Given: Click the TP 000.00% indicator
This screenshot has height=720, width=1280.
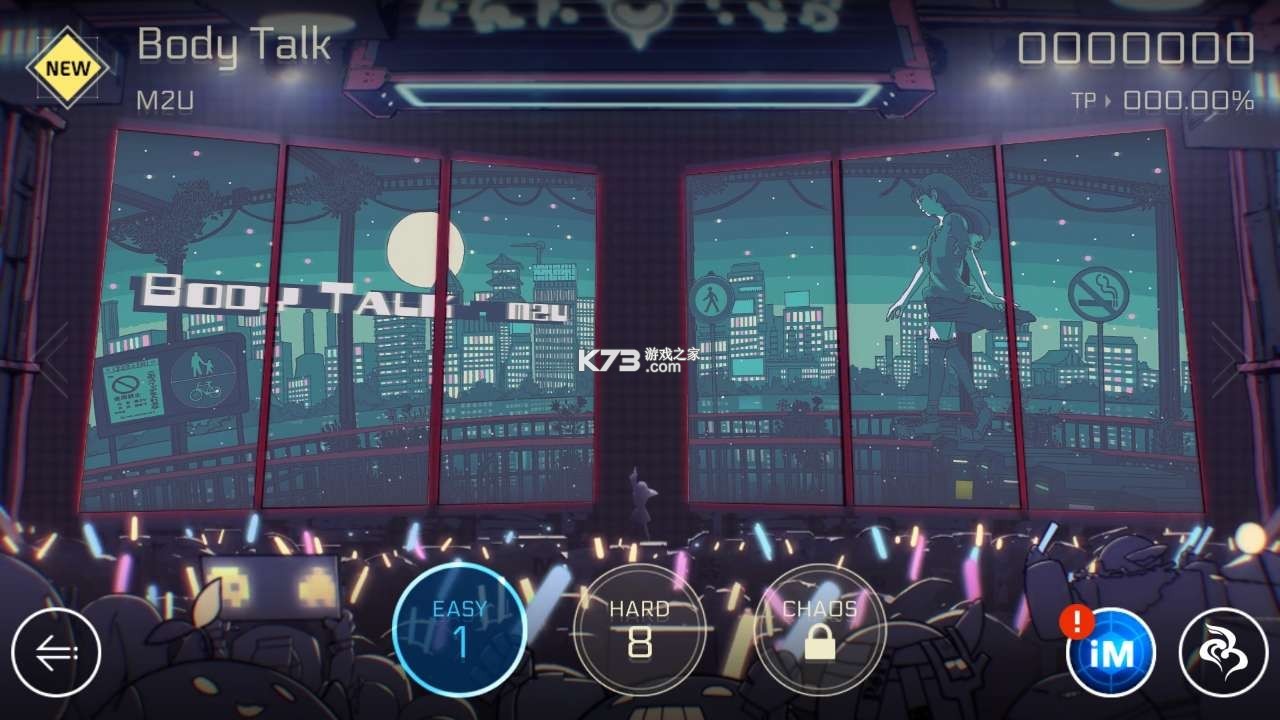Looking at the screenshot, I should click(1160, 100).
